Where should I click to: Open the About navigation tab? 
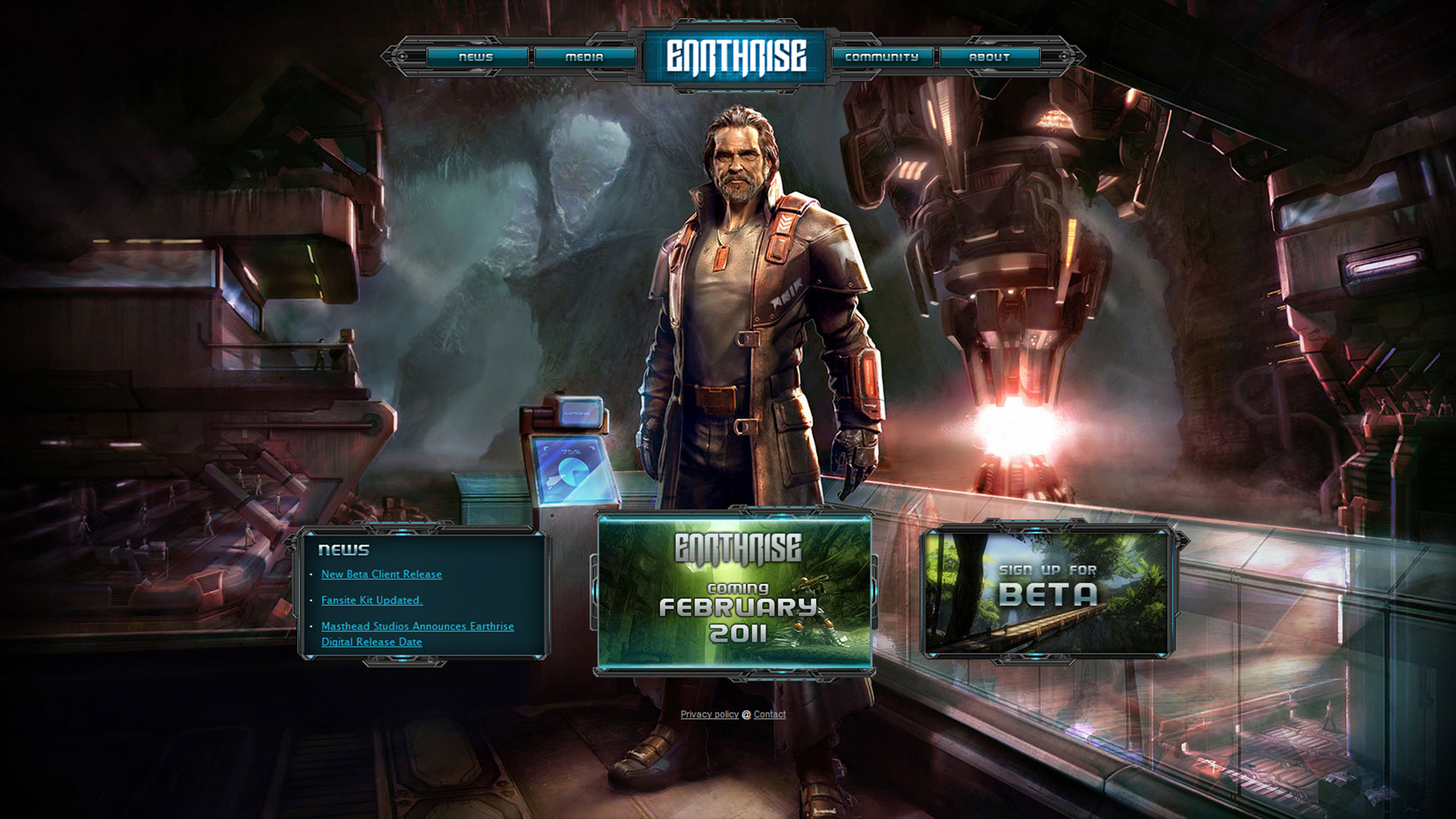(990, 57)
